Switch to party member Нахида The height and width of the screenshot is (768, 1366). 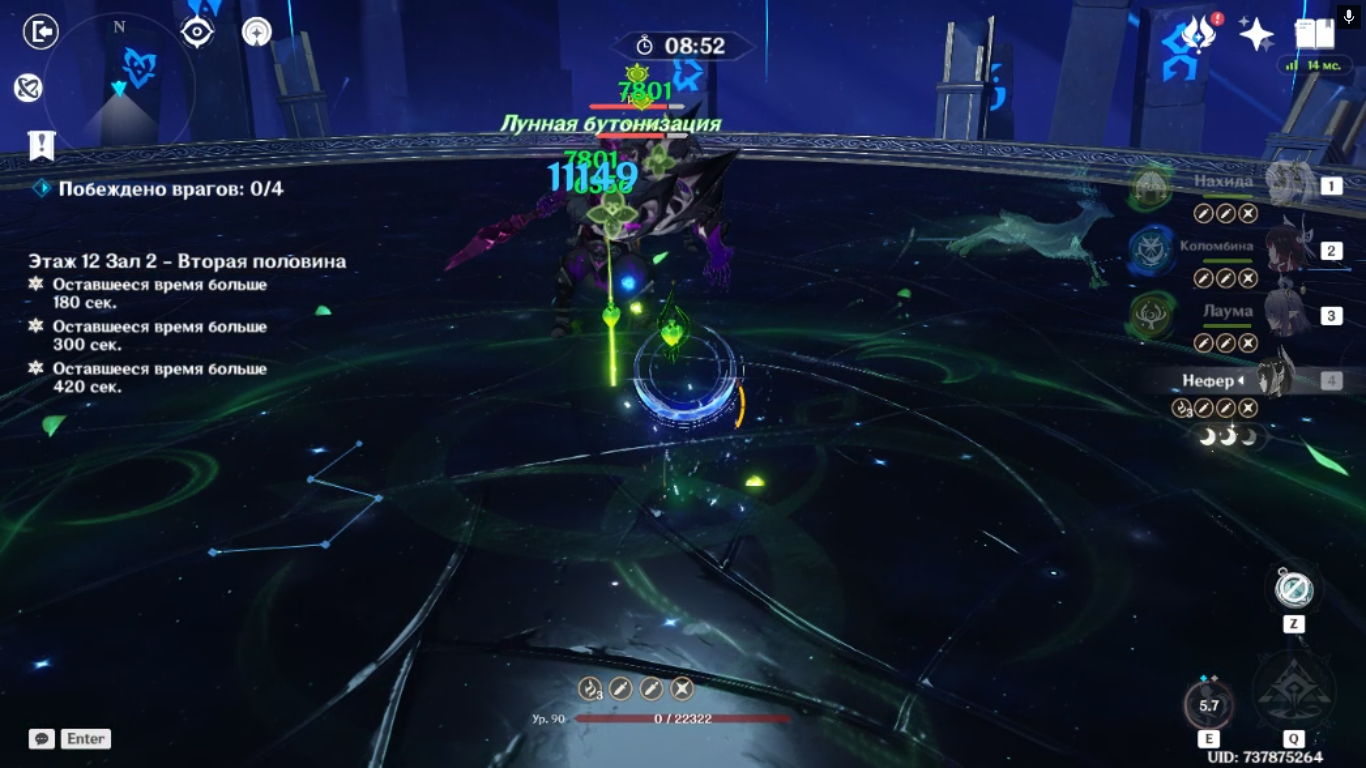click(x=1288, y=184)
